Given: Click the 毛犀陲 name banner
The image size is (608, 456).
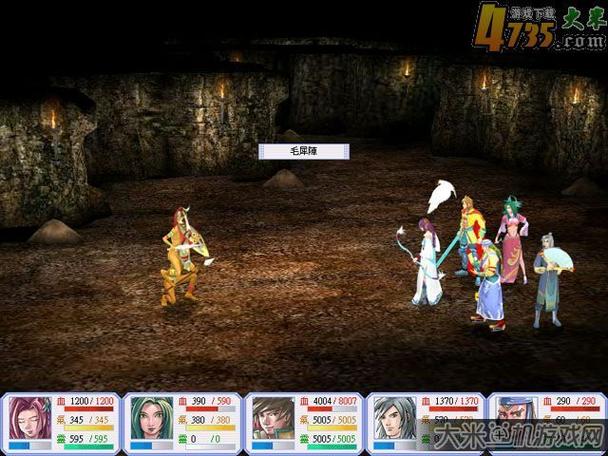Looking at the screenshot, I should click(x=304, y=151).
